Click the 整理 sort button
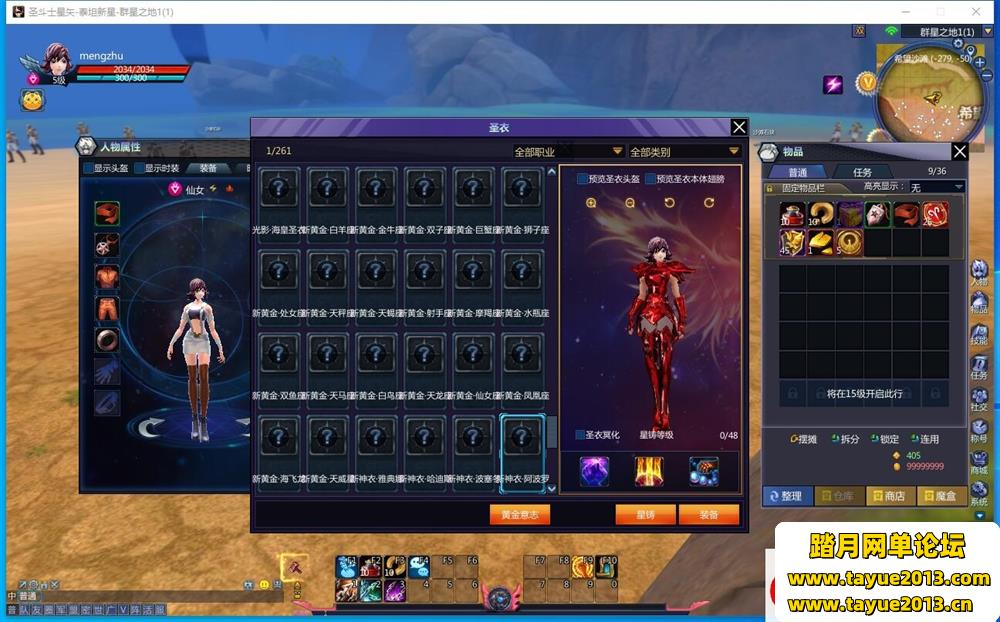The height and width of the screenshot is (622, 1000). pos(787,496)
